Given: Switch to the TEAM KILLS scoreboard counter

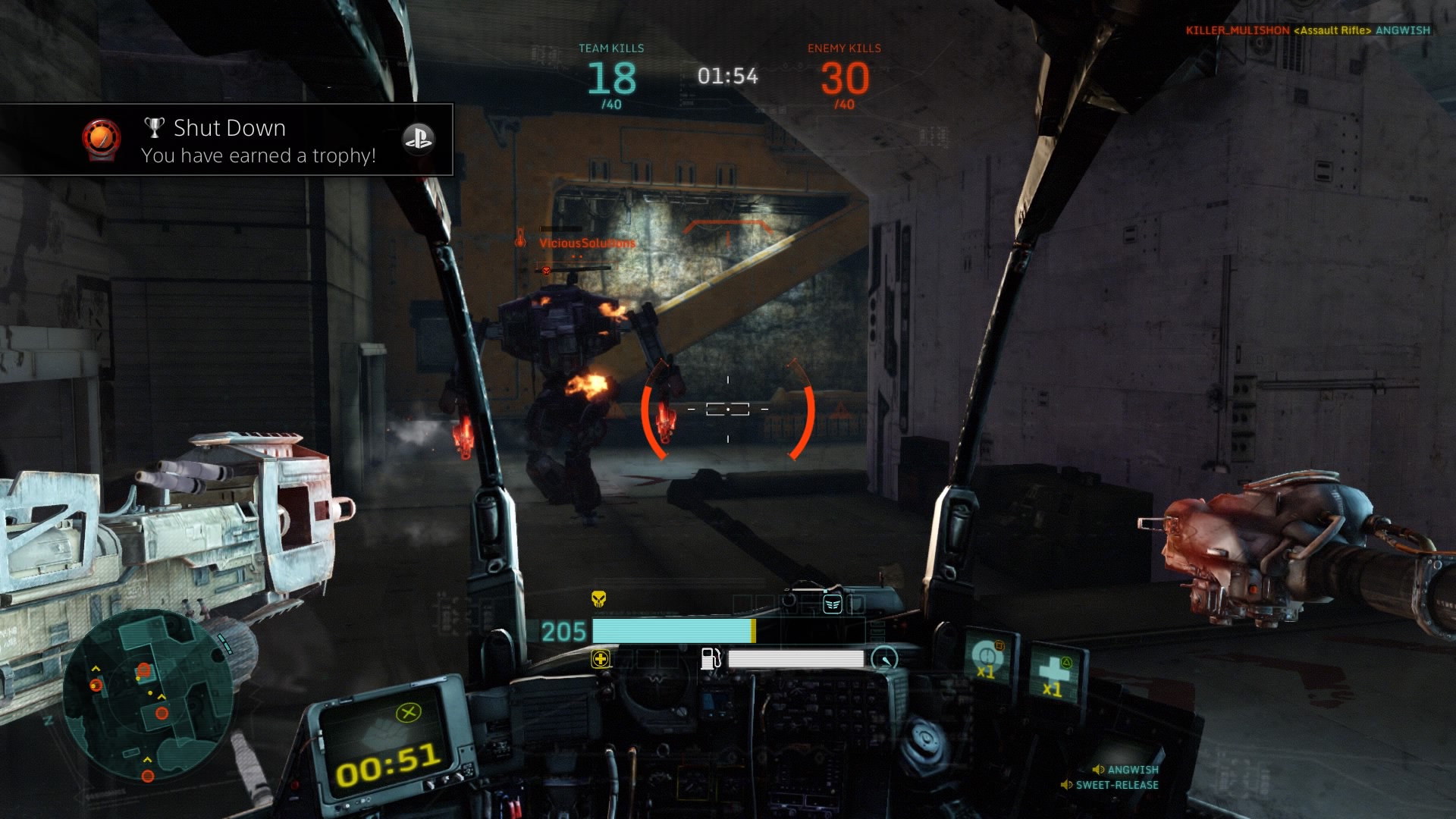Looking at the screenshot, I should point(612,76).
